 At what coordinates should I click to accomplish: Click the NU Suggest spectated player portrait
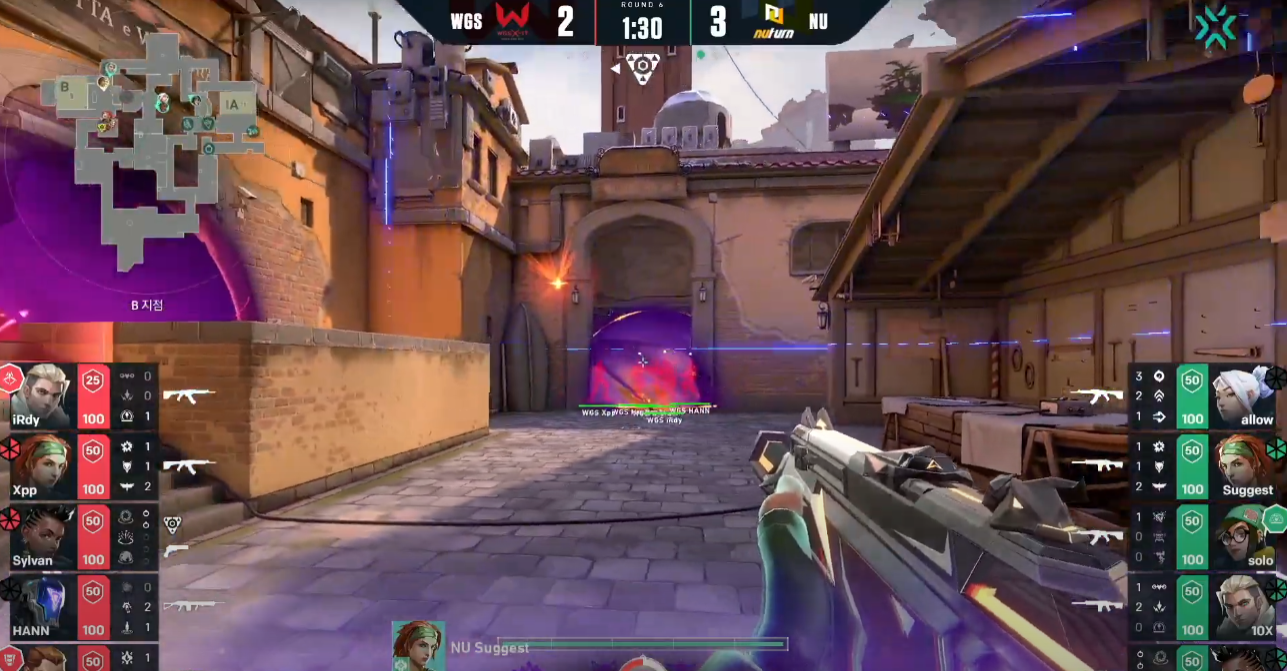418,645
